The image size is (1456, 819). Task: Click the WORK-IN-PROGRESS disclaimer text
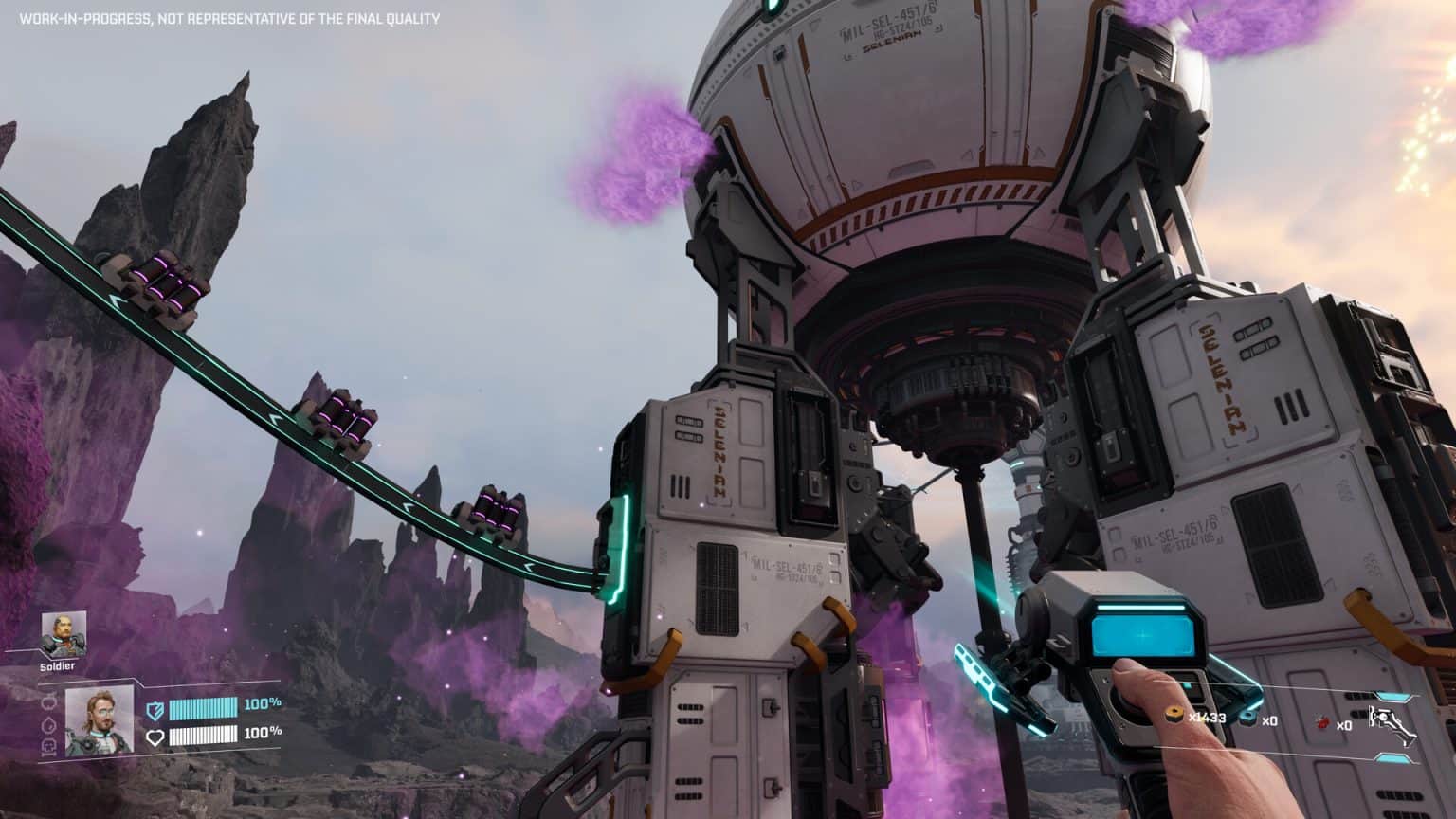(227, 16)
